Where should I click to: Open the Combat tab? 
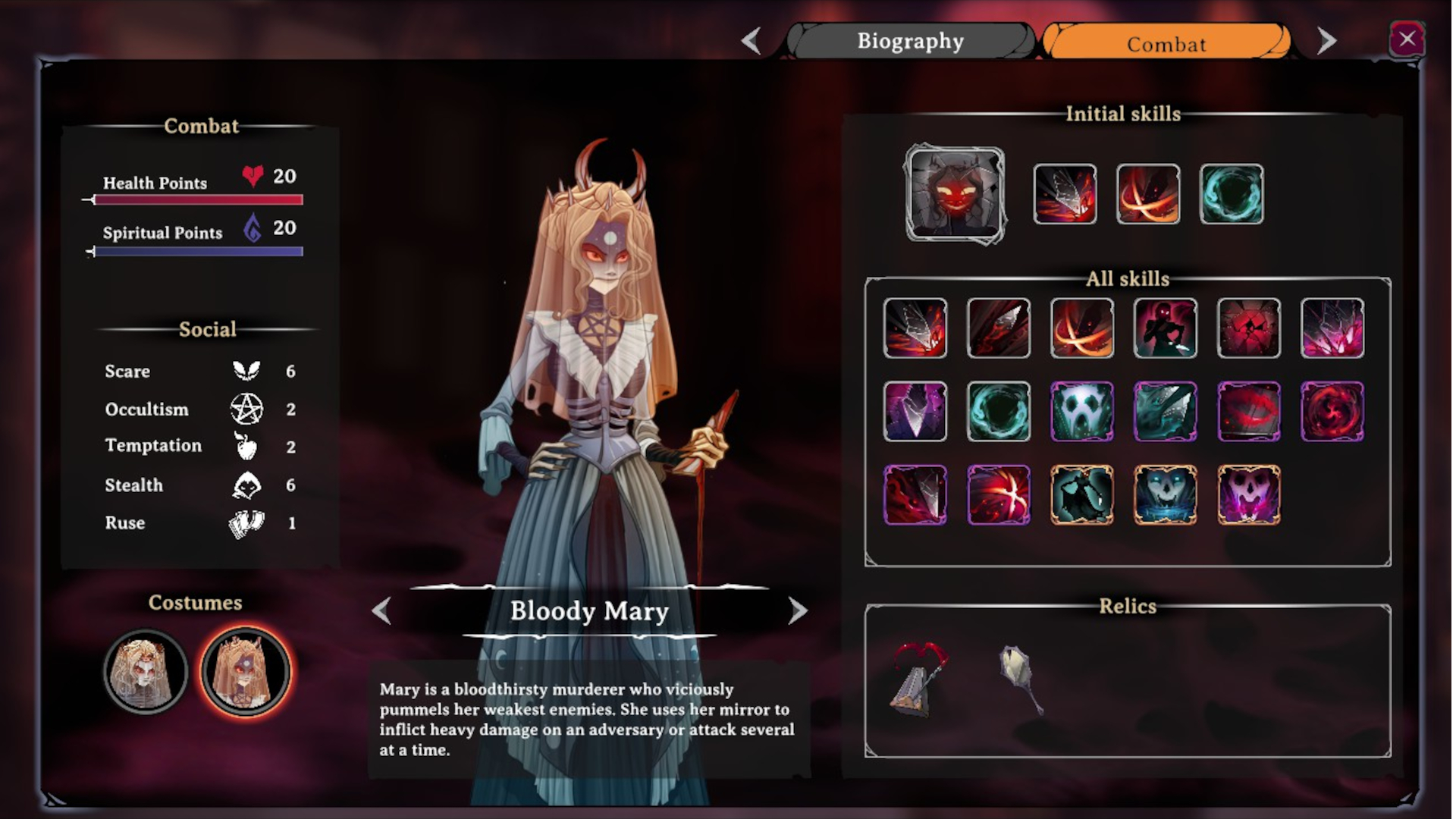pos(1166,44)
